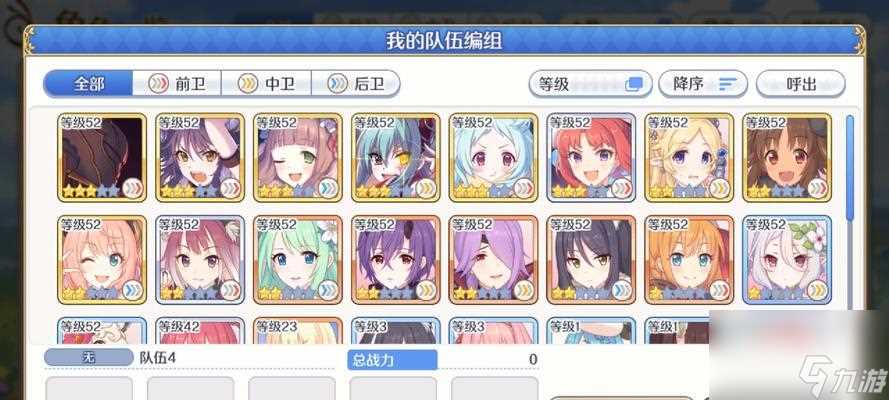This screenshot has width=889, height=400.
Task: Select the 后卫 position tab
Action: 357,84
